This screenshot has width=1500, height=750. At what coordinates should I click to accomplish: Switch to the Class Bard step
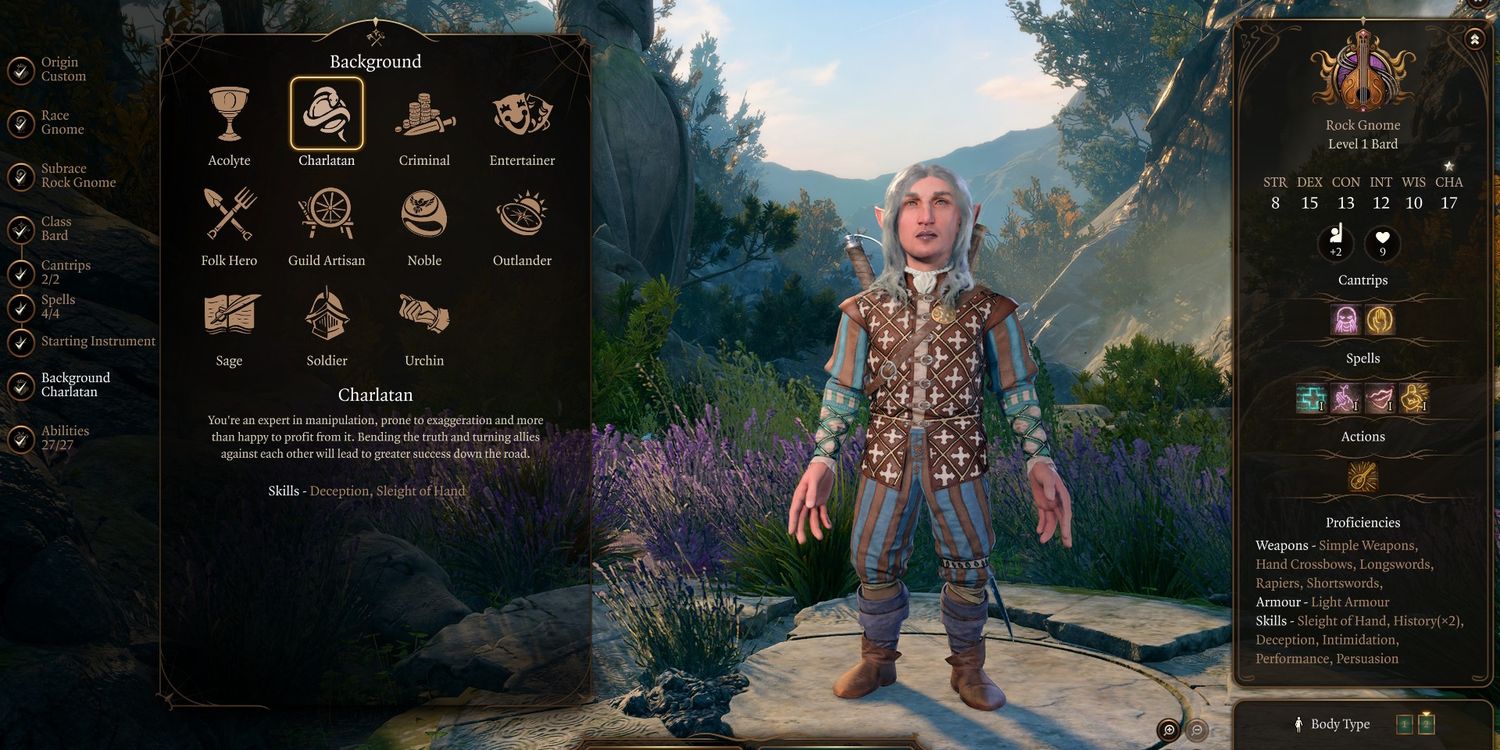pyautogui.click(x=55, y=229)
